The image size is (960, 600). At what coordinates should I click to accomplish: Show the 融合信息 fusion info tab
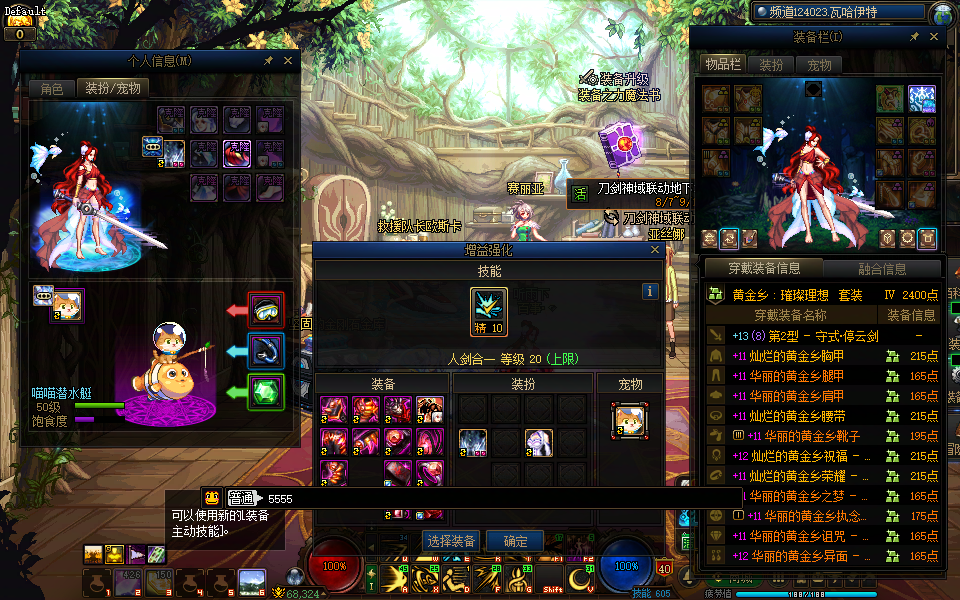coord(882,268)
